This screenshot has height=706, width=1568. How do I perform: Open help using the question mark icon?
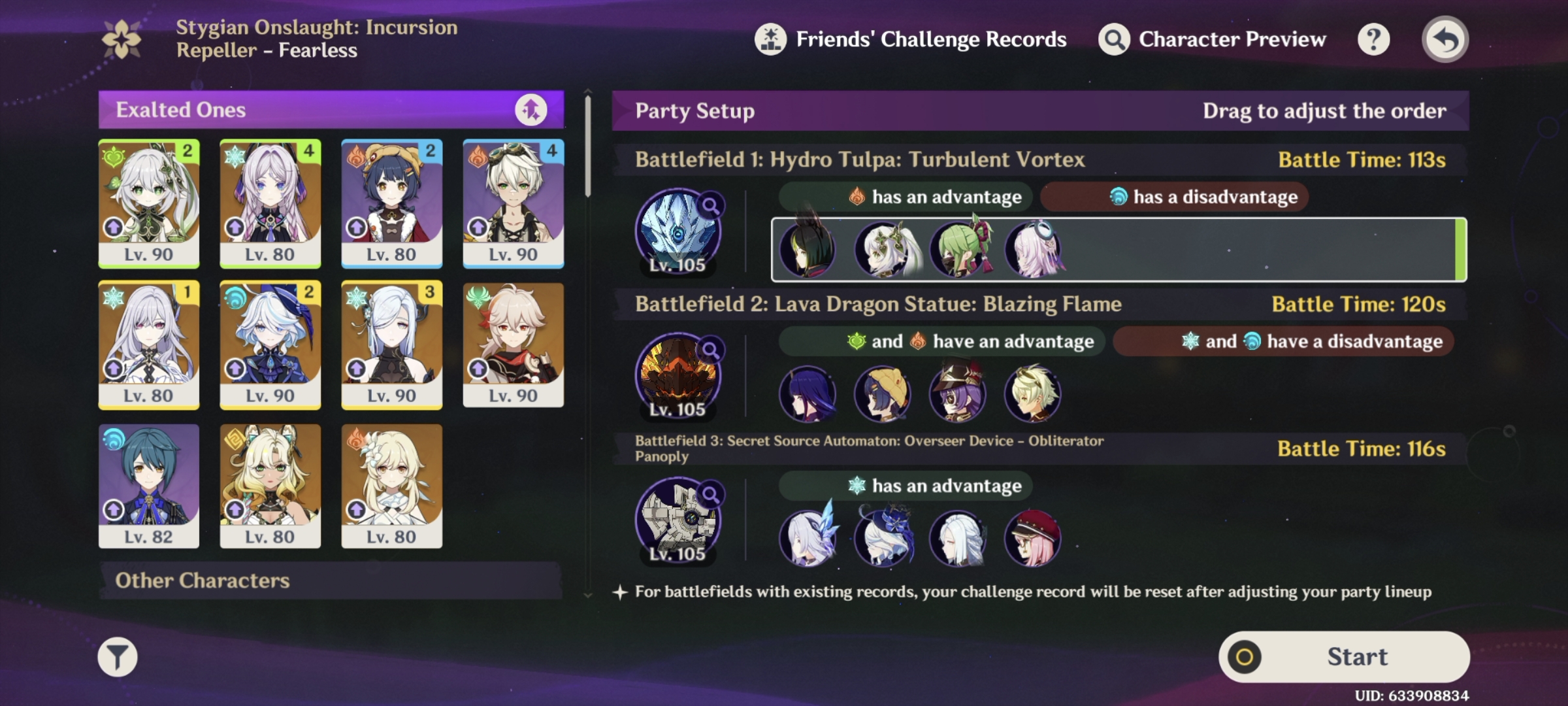1375,39
